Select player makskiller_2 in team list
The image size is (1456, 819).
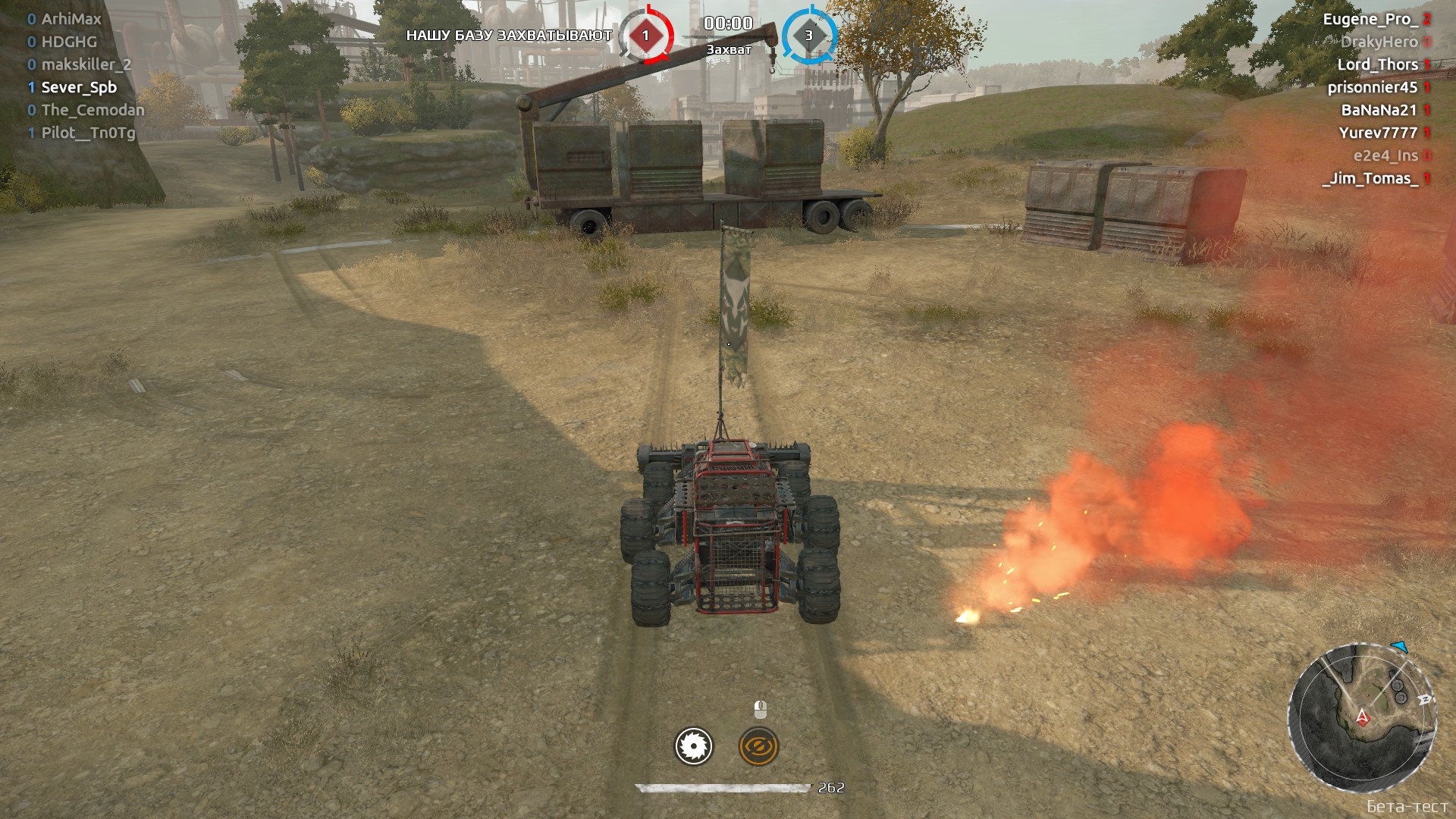coord(86,64)
